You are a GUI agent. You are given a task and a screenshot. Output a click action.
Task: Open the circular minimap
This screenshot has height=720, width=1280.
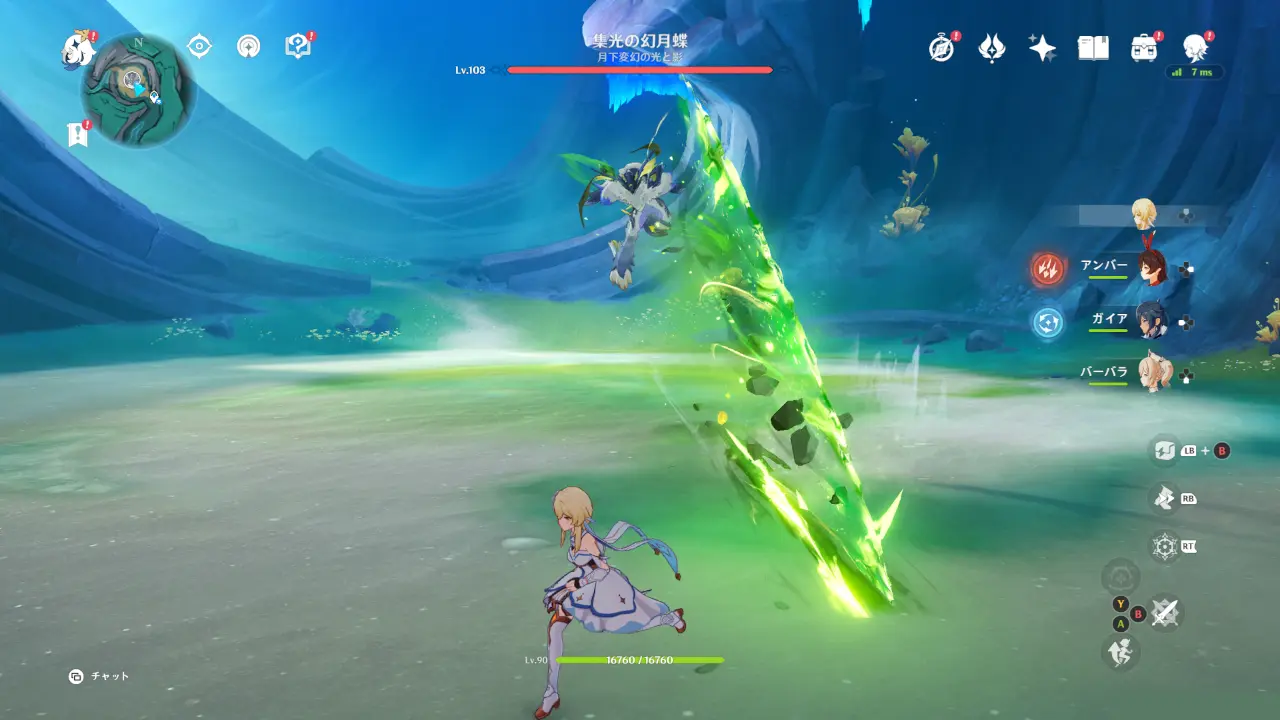(138, 90)
